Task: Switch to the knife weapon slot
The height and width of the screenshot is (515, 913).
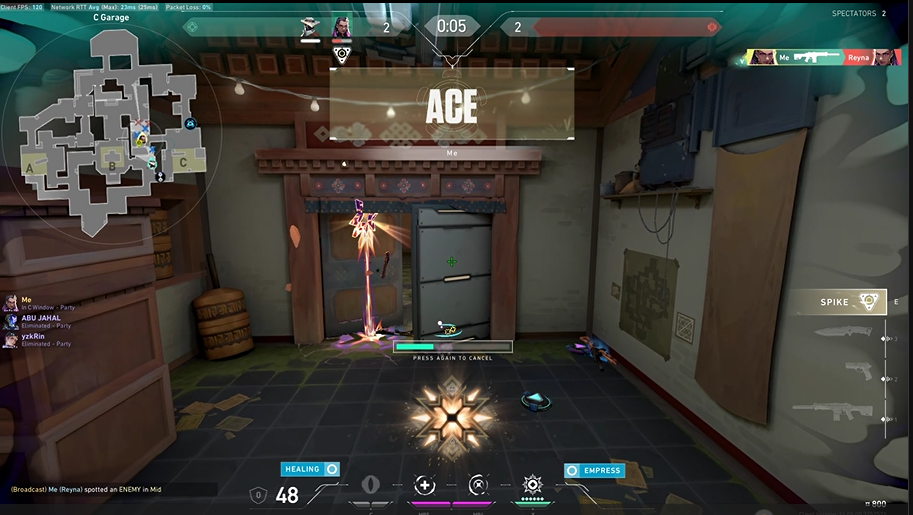Action: pyautogui.click(x=843, y=333)
